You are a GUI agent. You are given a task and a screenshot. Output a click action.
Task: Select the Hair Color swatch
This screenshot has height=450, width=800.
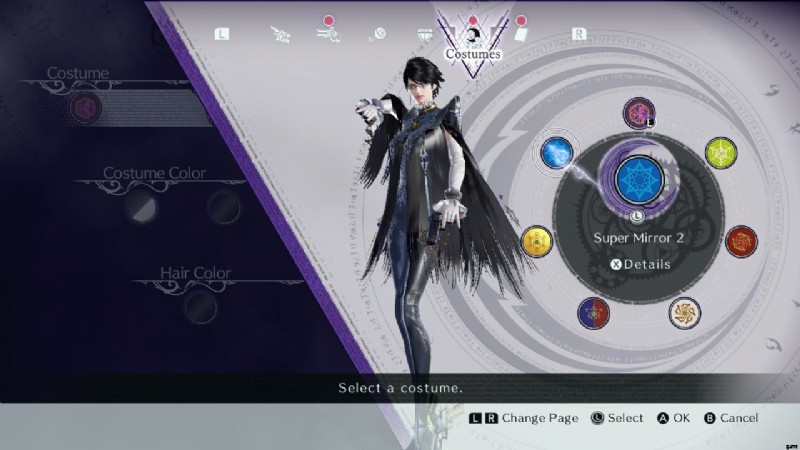pos(200,305)
